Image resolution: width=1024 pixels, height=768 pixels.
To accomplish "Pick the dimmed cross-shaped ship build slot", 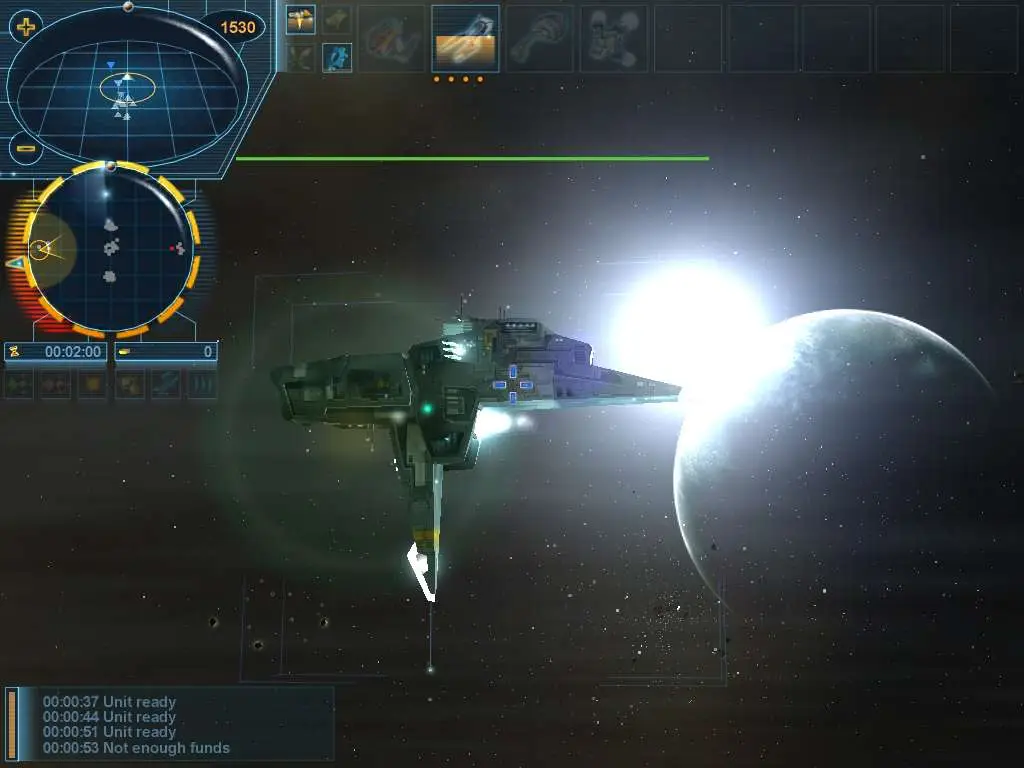I will 613,39.
